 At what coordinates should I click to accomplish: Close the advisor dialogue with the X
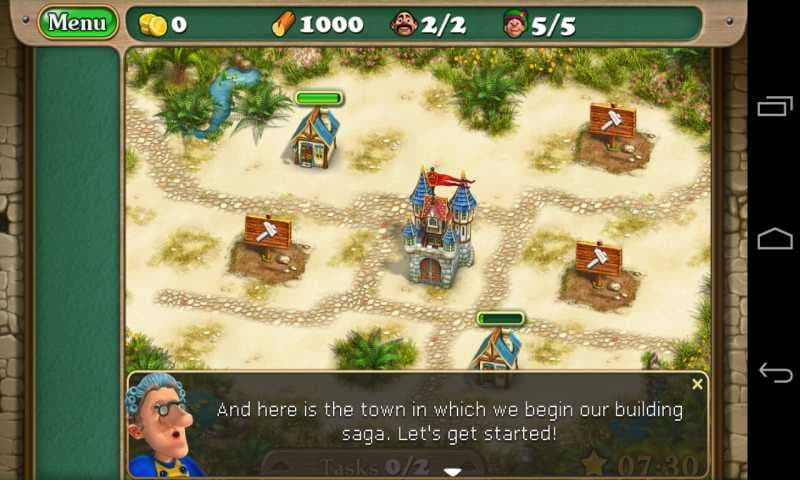[697, 384]
